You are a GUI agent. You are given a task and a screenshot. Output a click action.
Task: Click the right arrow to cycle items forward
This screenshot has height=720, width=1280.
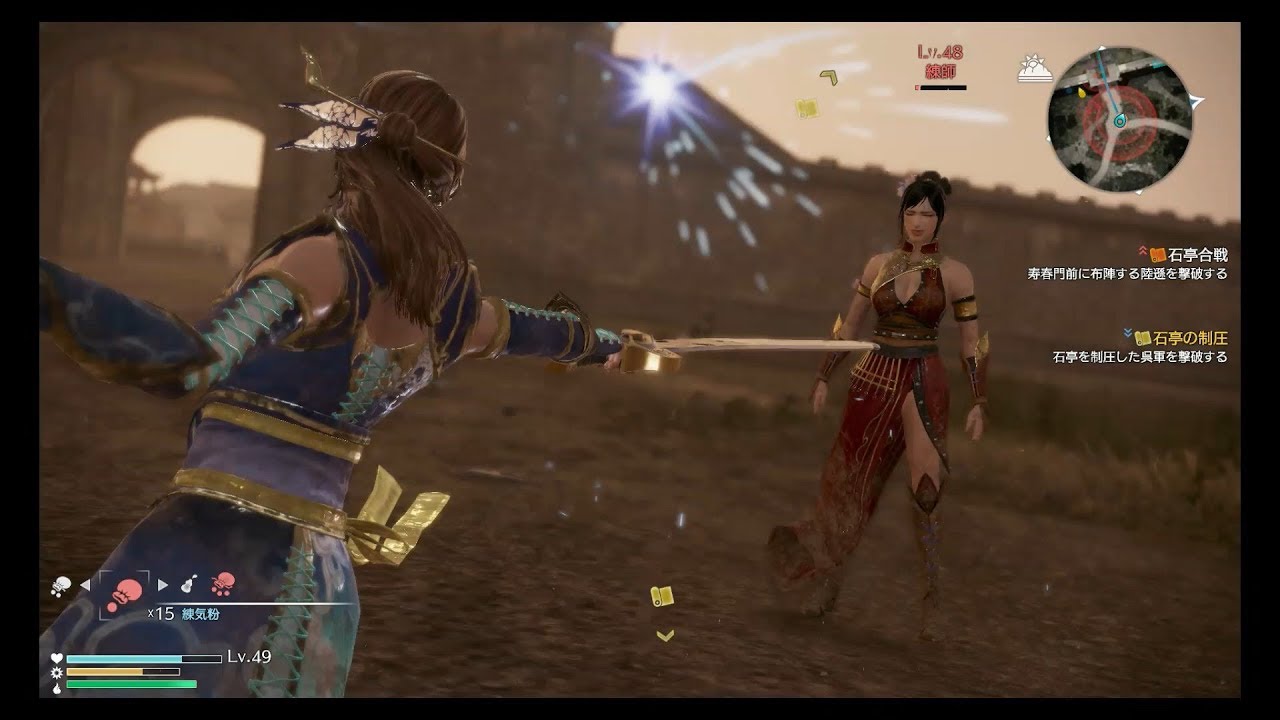pyautogui.click(x=162, y=584)
